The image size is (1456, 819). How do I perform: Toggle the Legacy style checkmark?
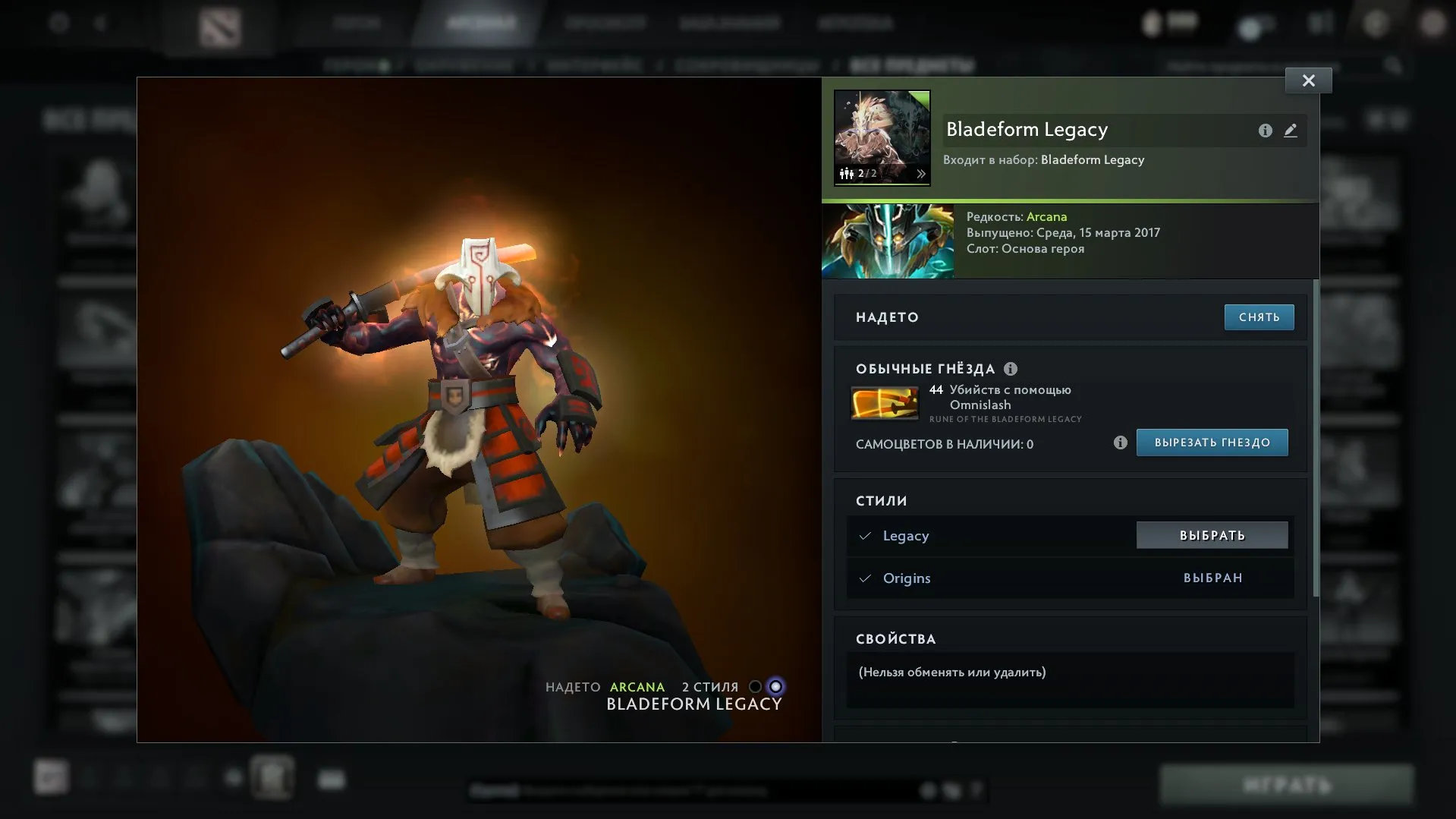(865, 535)
